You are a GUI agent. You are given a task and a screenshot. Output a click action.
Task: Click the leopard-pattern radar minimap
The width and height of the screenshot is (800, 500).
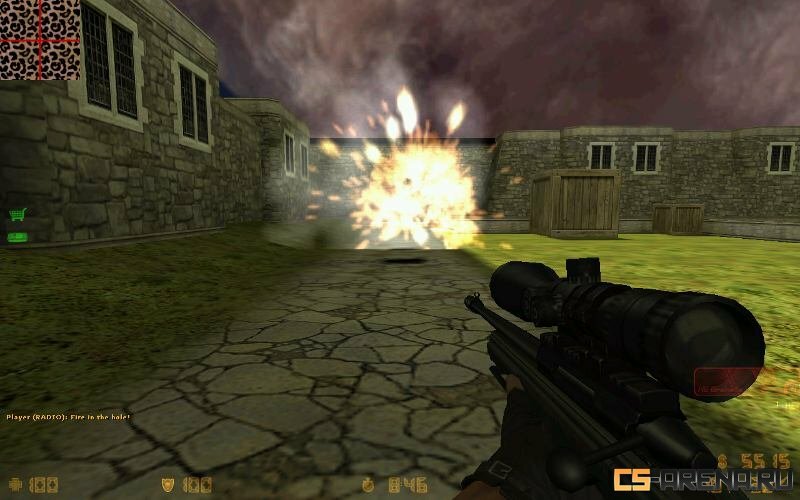click(40, 39)
